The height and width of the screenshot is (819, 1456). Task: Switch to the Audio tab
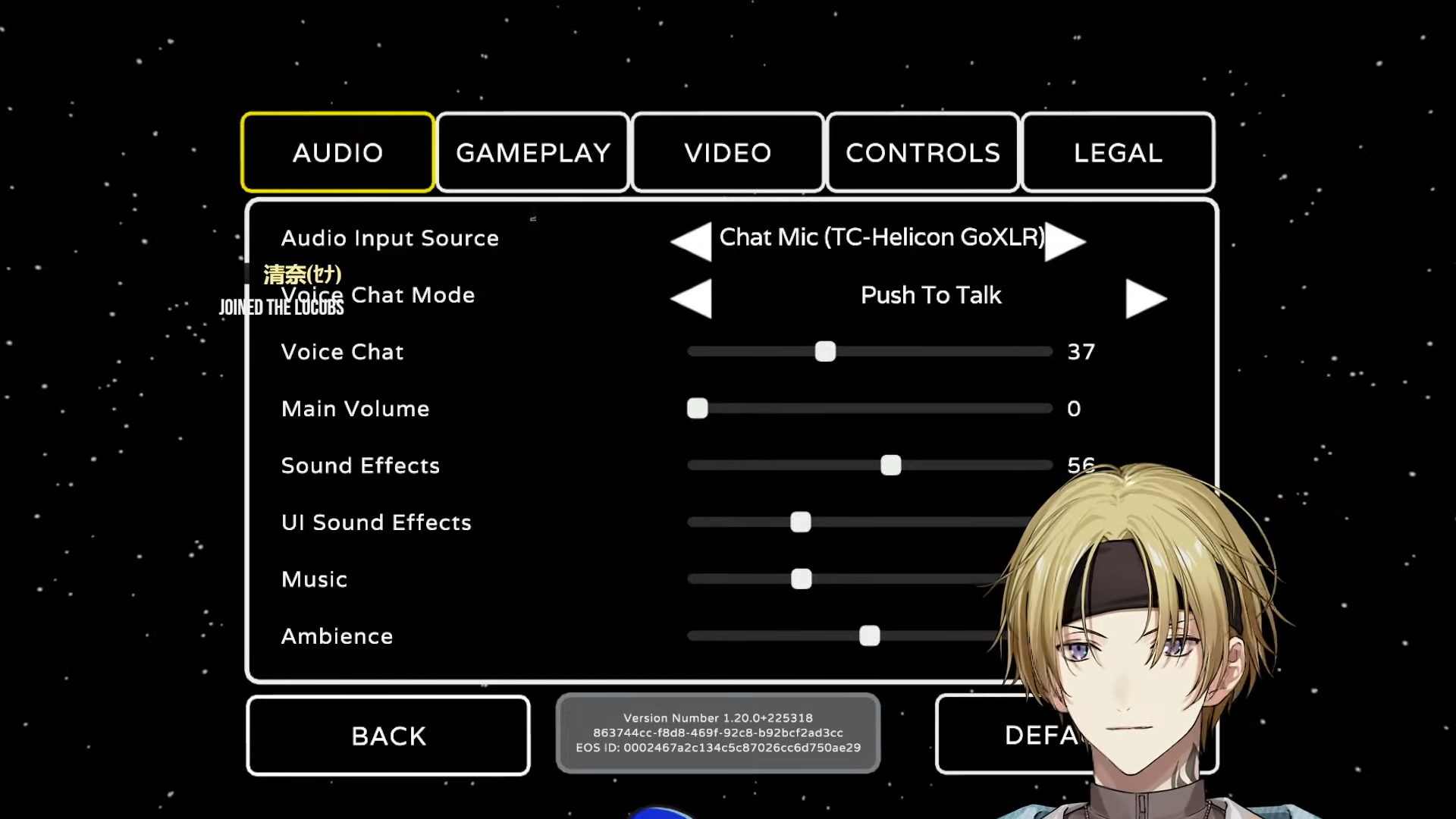[337, 152]
